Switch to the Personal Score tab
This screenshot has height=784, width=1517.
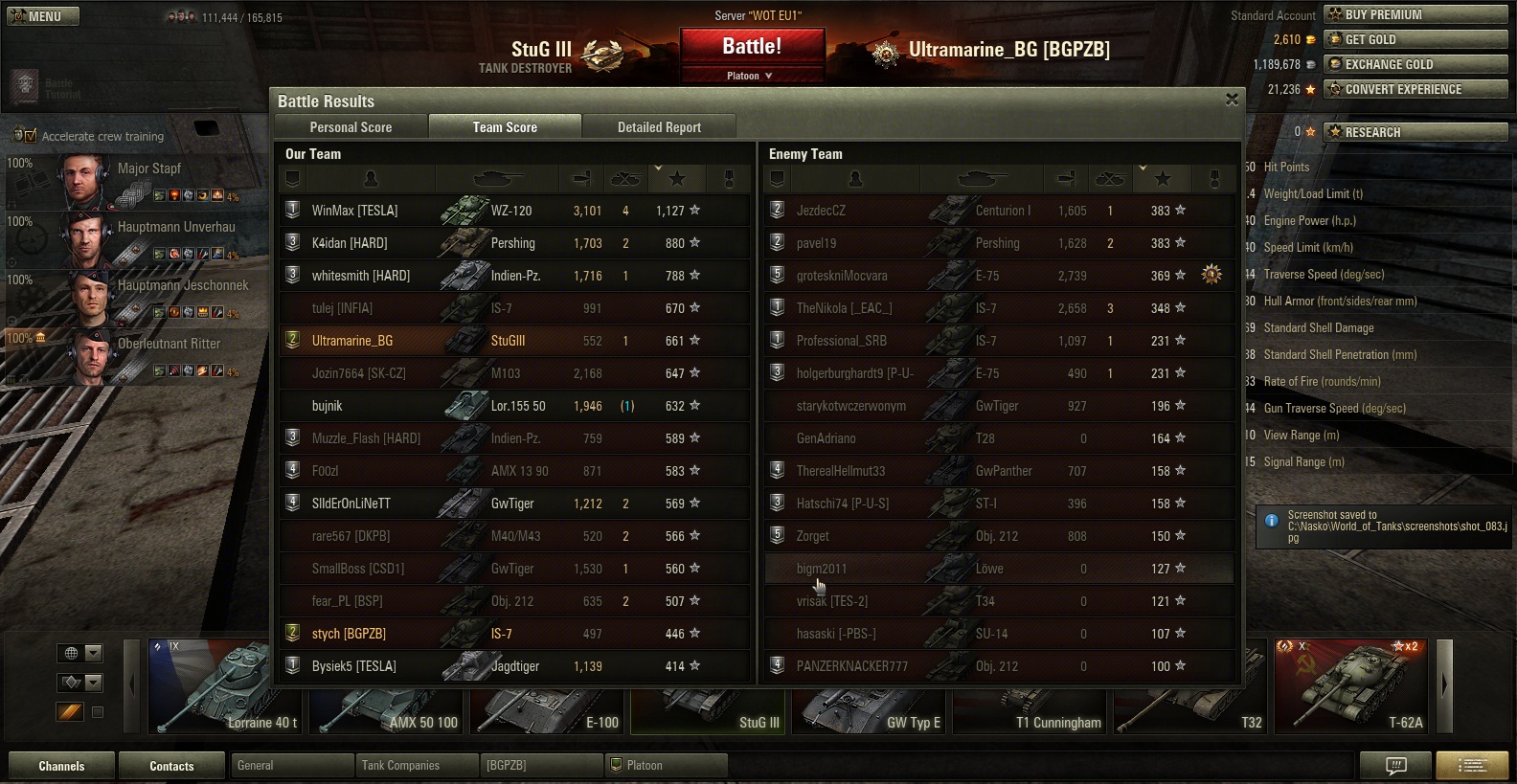tap(351, 127)
